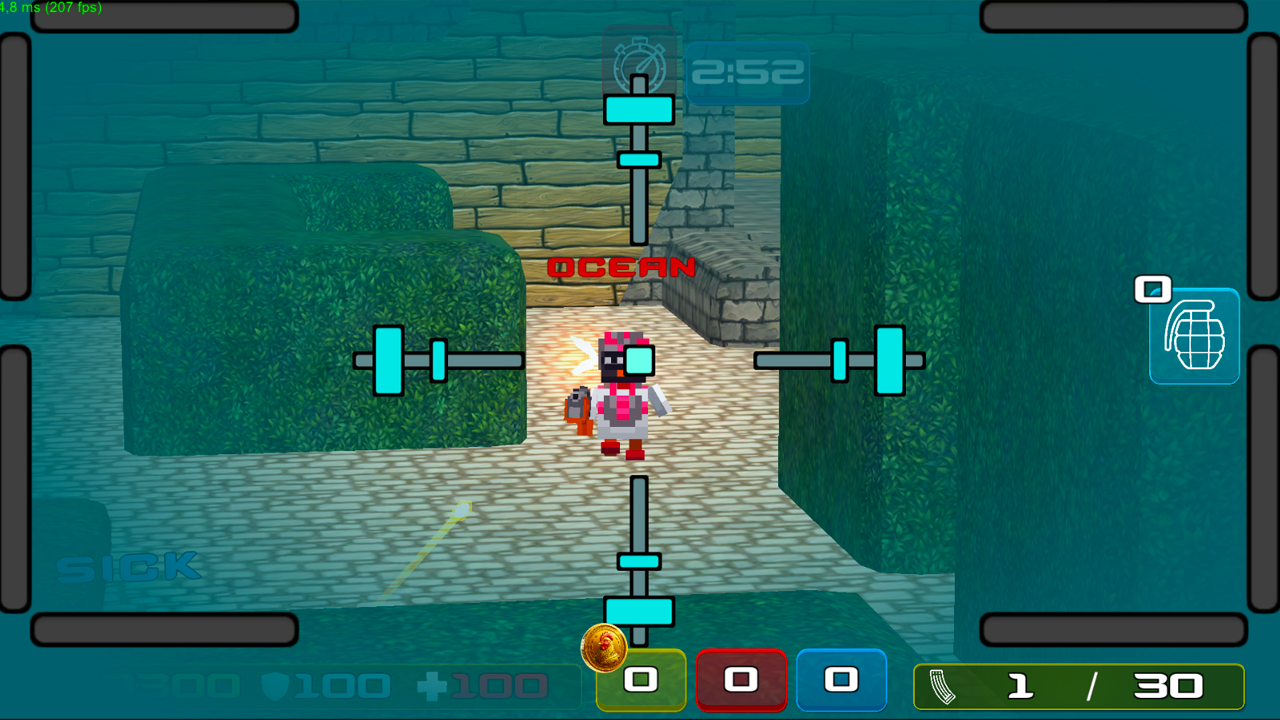Click the blue team score box

(x=842, y=680)
